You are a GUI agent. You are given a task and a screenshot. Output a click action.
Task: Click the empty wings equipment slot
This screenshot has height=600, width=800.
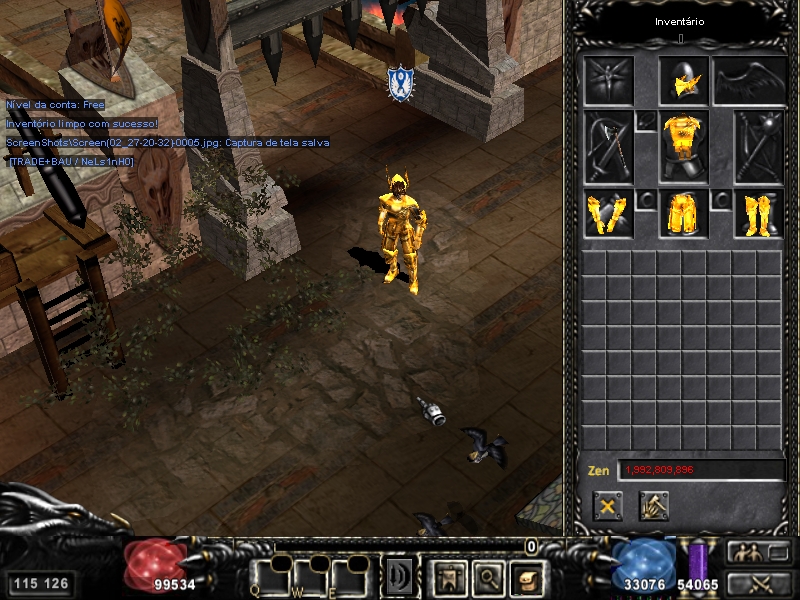pyautogui.click(x=747, y=80)
